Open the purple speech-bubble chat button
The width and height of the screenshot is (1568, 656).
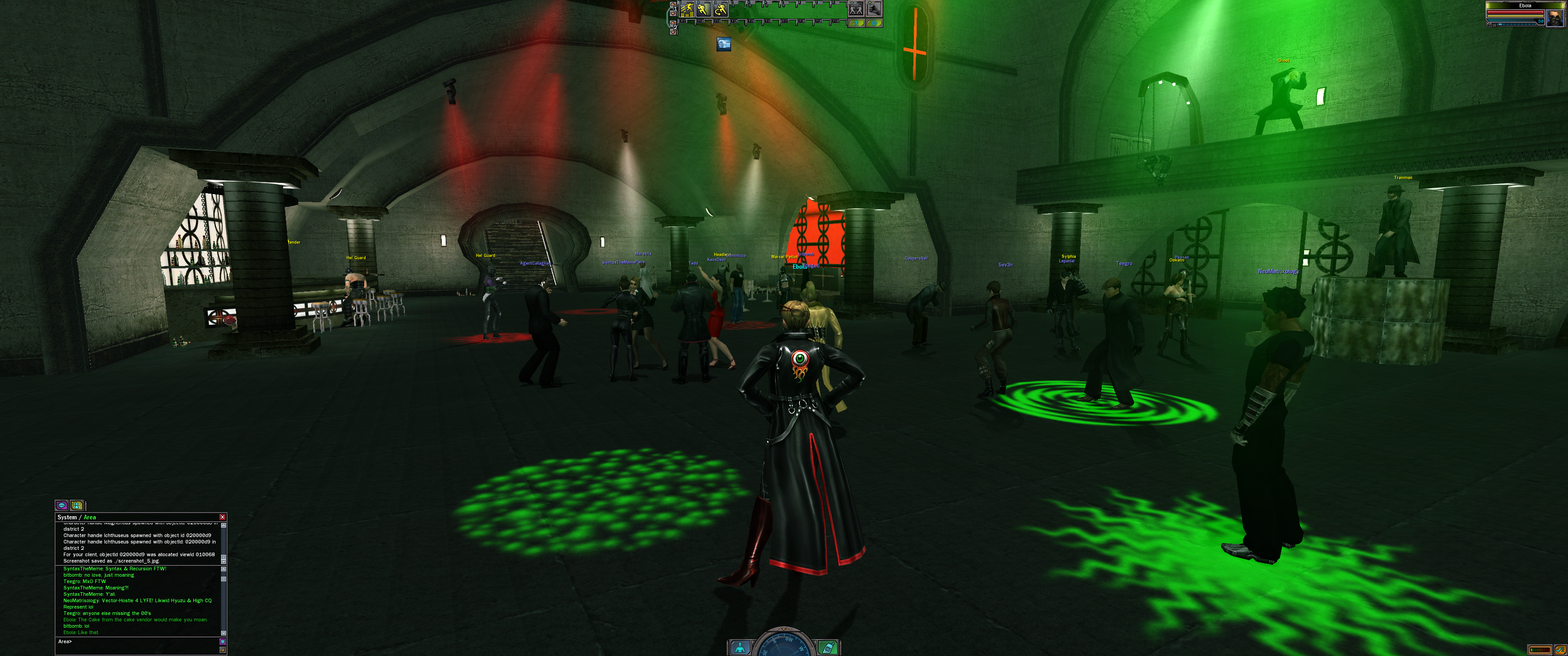click(62, 505)
